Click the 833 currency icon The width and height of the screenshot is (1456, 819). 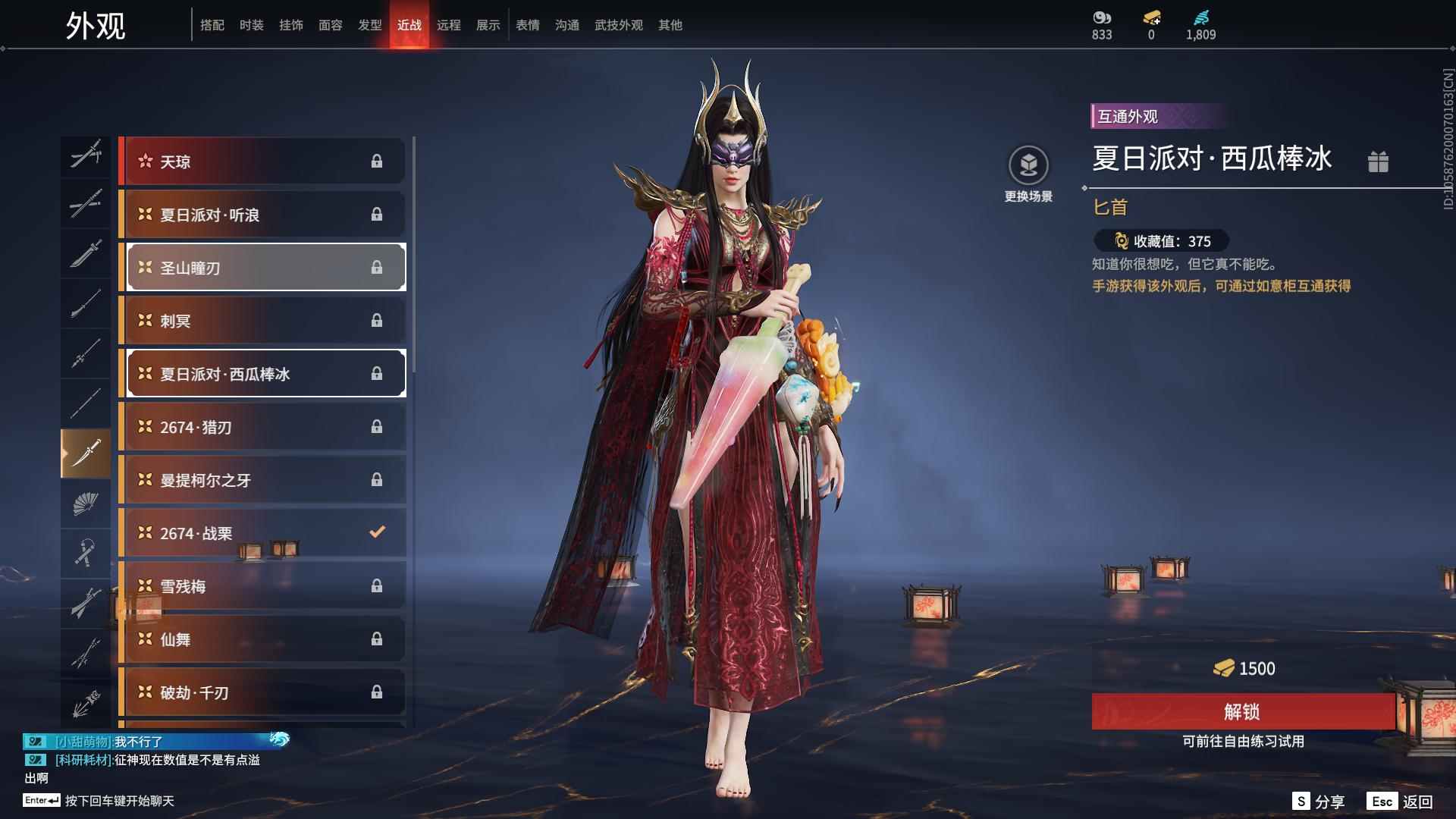point(1101,18)
